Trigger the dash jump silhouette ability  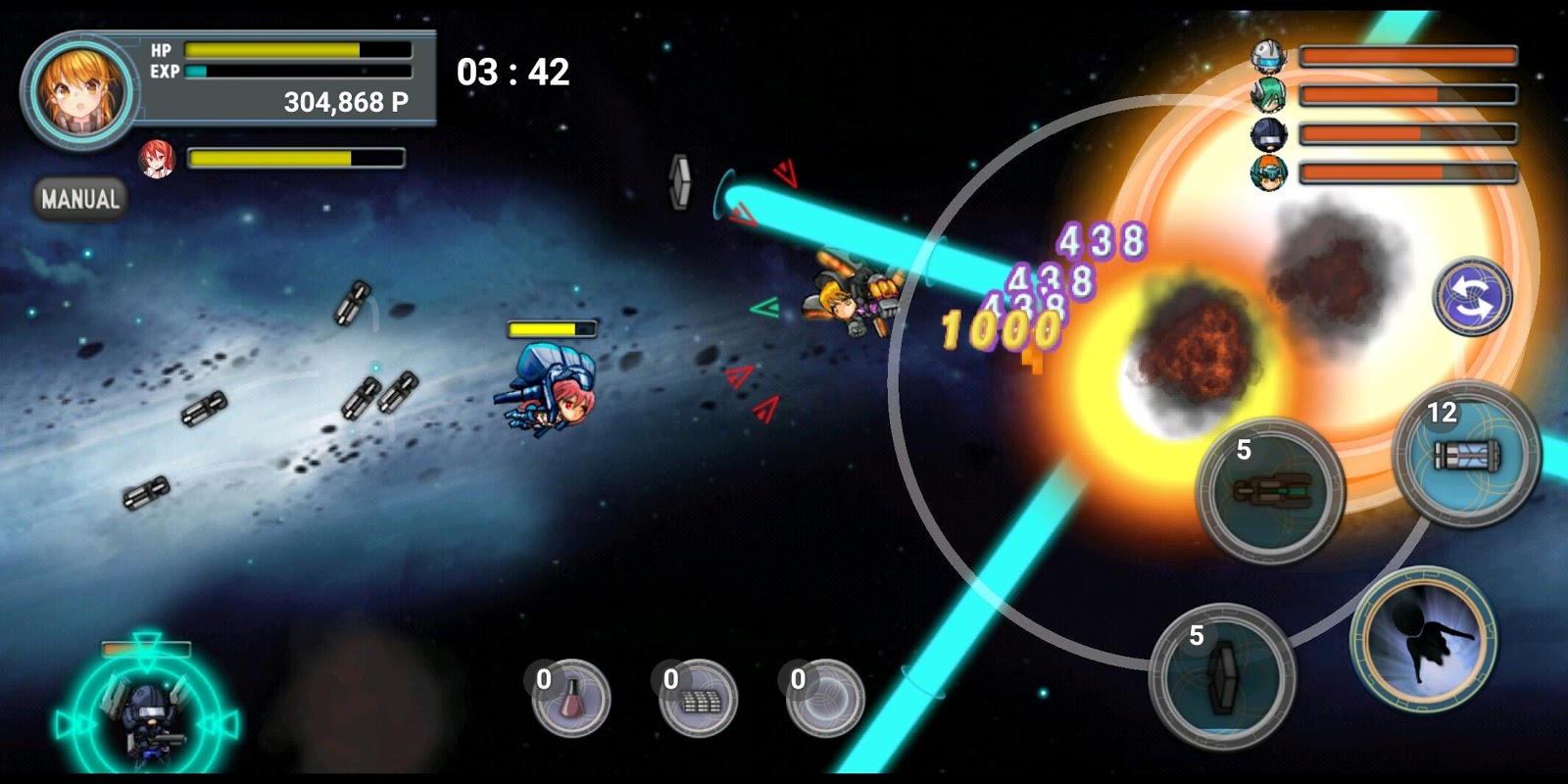pyautogui.click(x=1424, y=639)
